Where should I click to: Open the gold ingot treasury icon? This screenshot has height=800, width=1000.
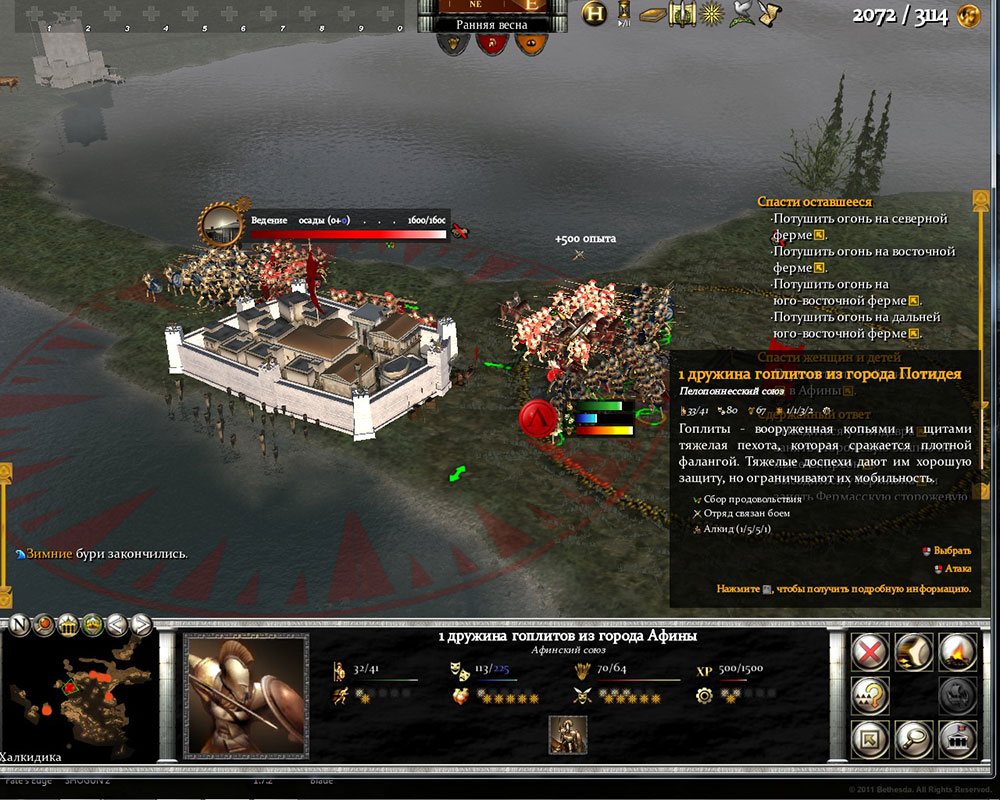pyautogui.click(x=652, y=14)
